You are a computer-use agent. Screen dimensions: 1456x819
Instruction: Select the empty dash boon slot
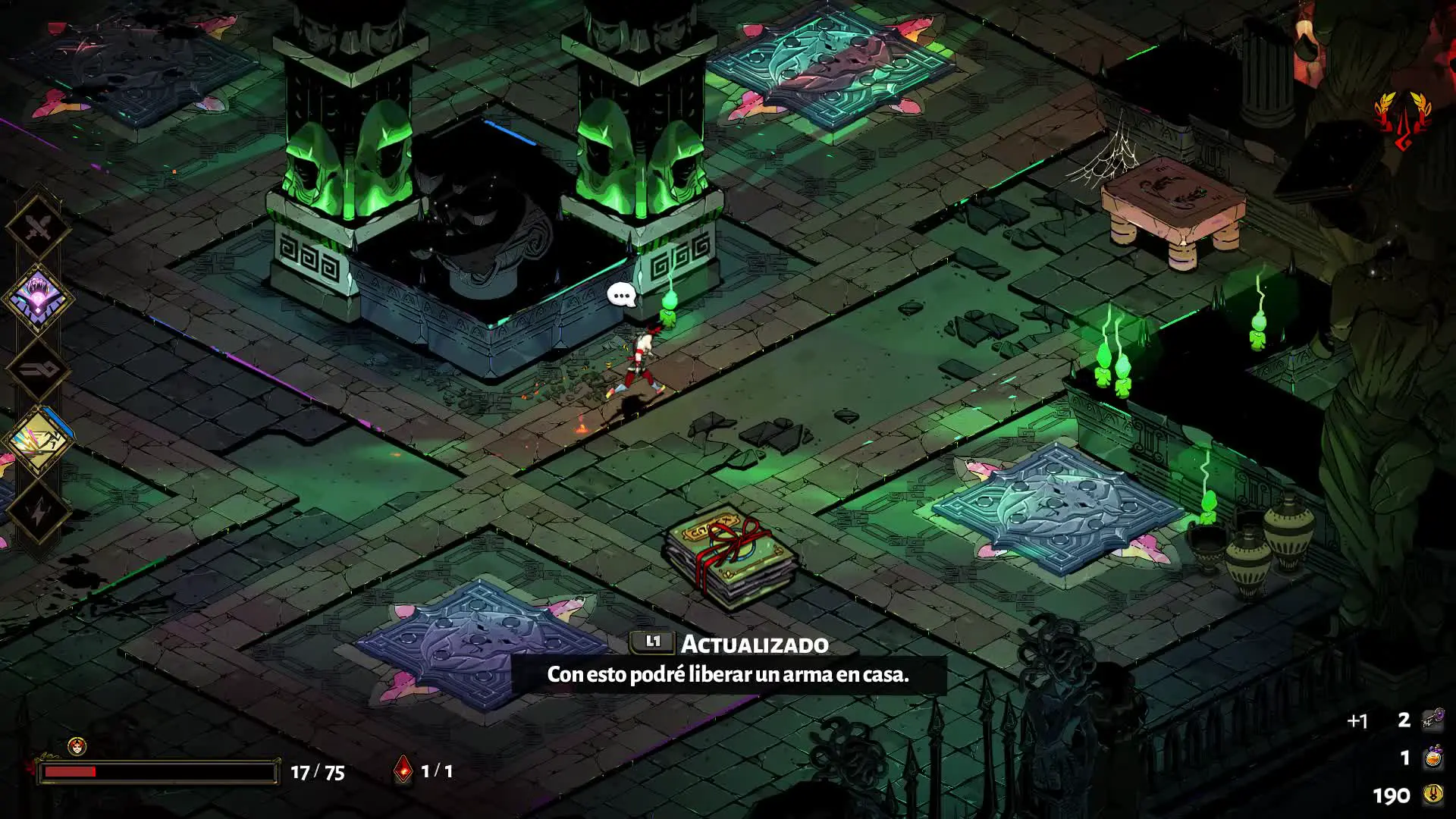(x=38, y=369)
